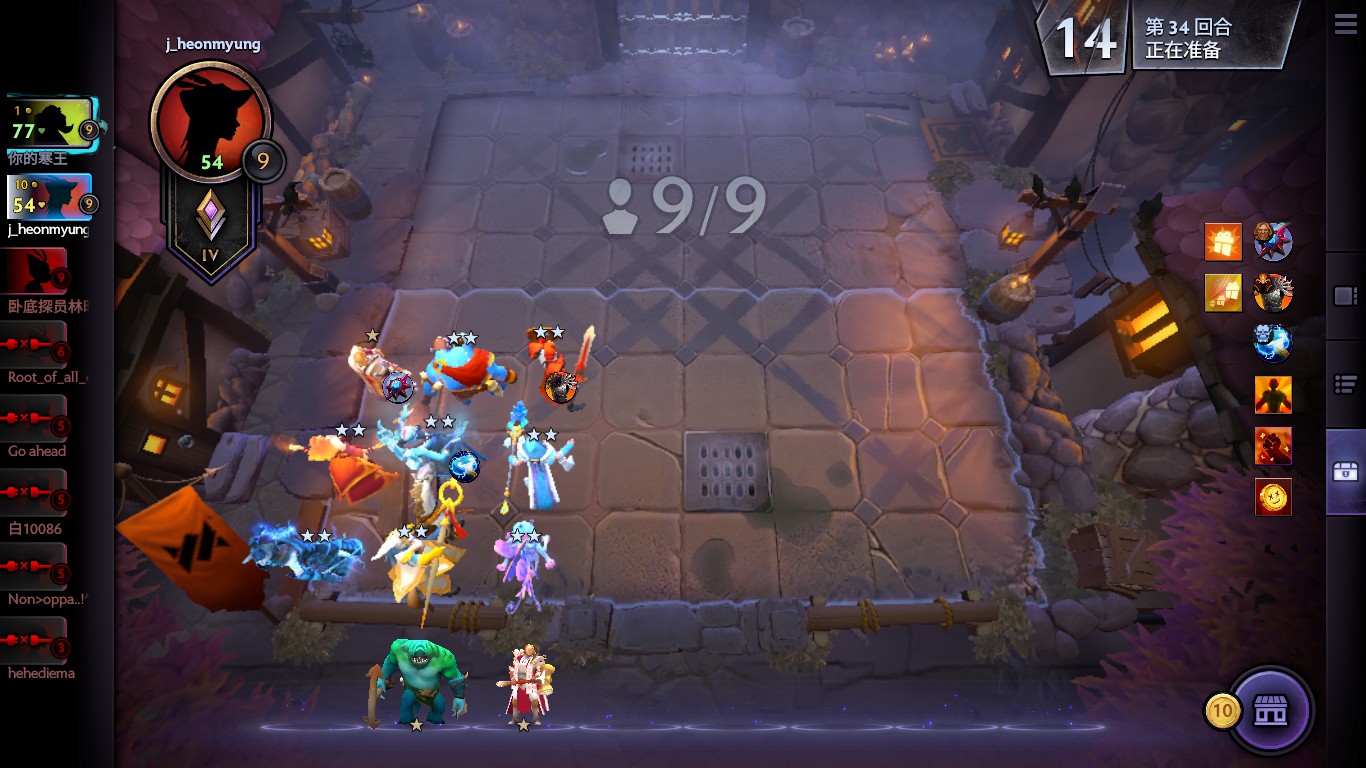Open the list view side tab
The height and width of the screenshot is (768, 1366).
click(x=1345, y=384)
